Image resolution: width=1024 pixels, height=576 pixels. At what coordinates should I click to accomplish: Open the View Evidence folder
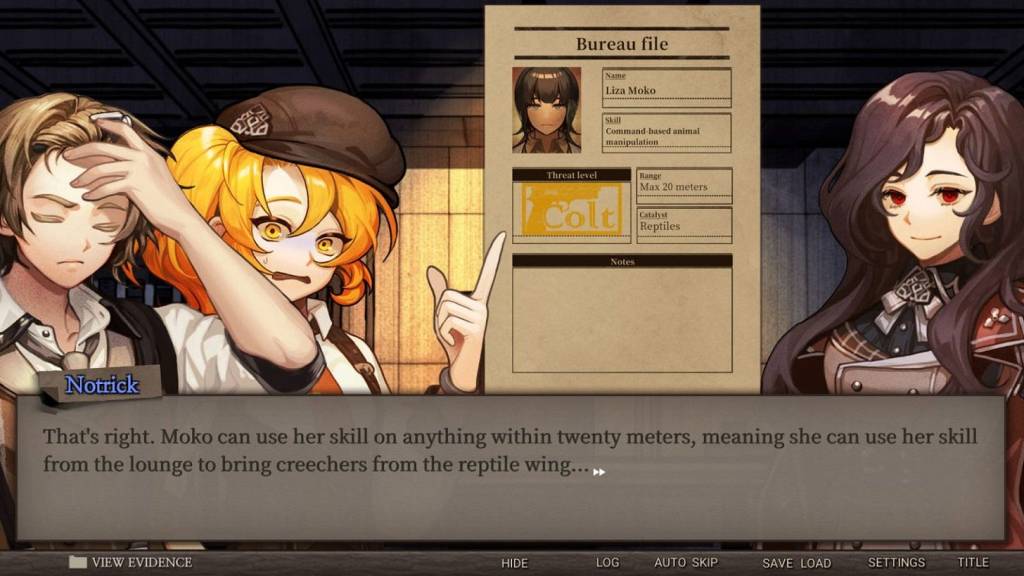pyautogui.click(x=130, y=562)
